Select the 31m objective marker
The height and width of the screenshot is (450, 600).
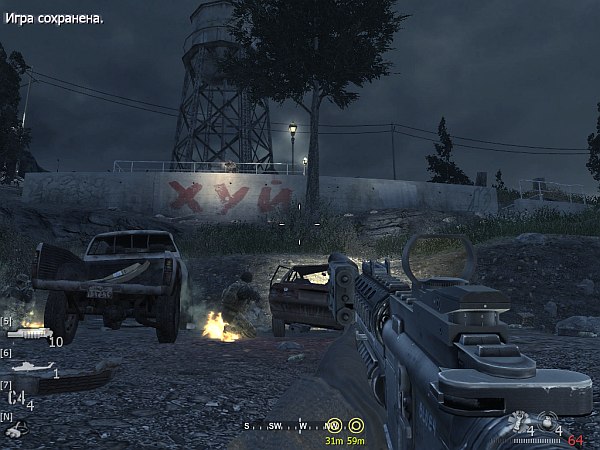(334, 425)
